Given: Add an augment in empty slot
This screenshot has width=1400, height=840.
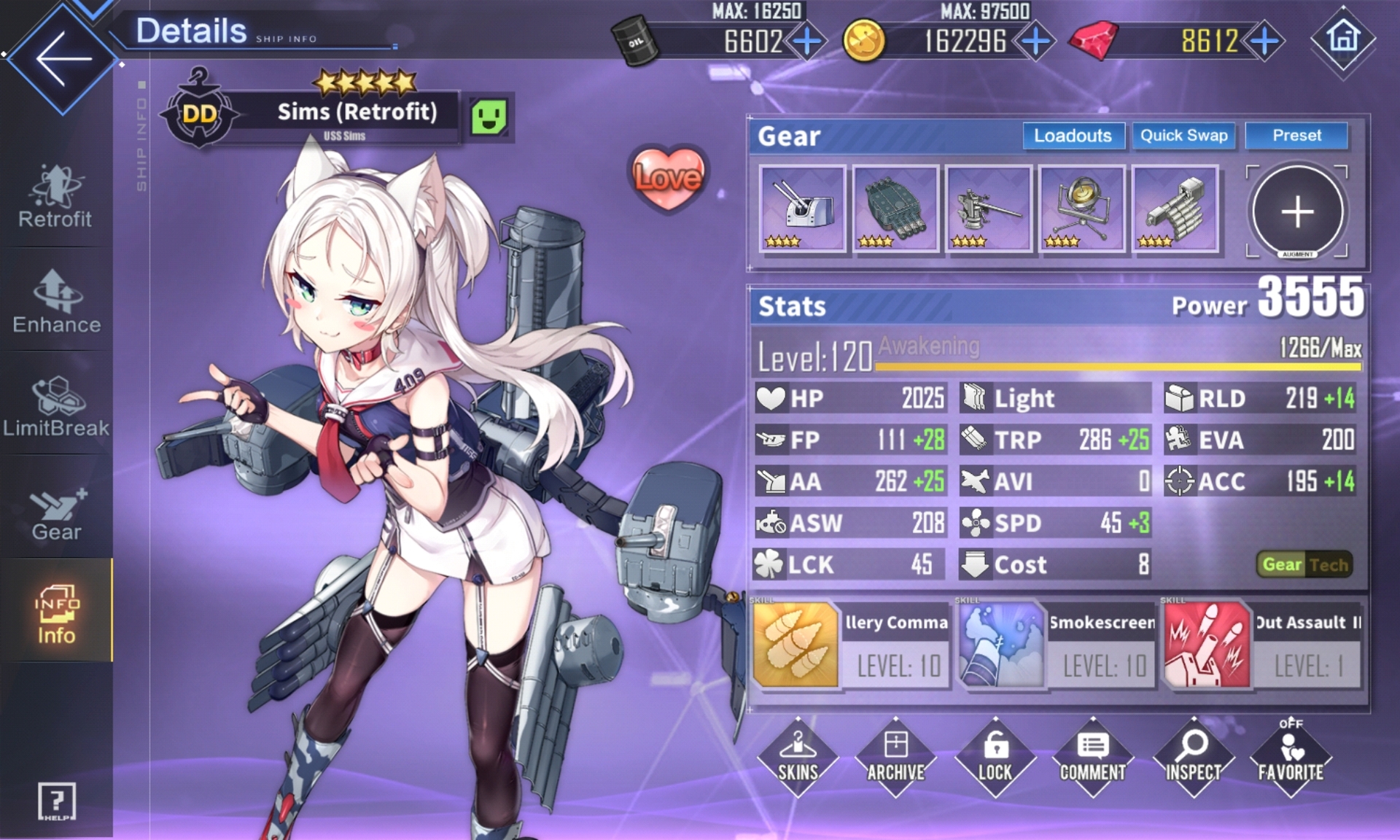Looking at the screenshot, I should pyautogui.click(x=1297, y=211).
